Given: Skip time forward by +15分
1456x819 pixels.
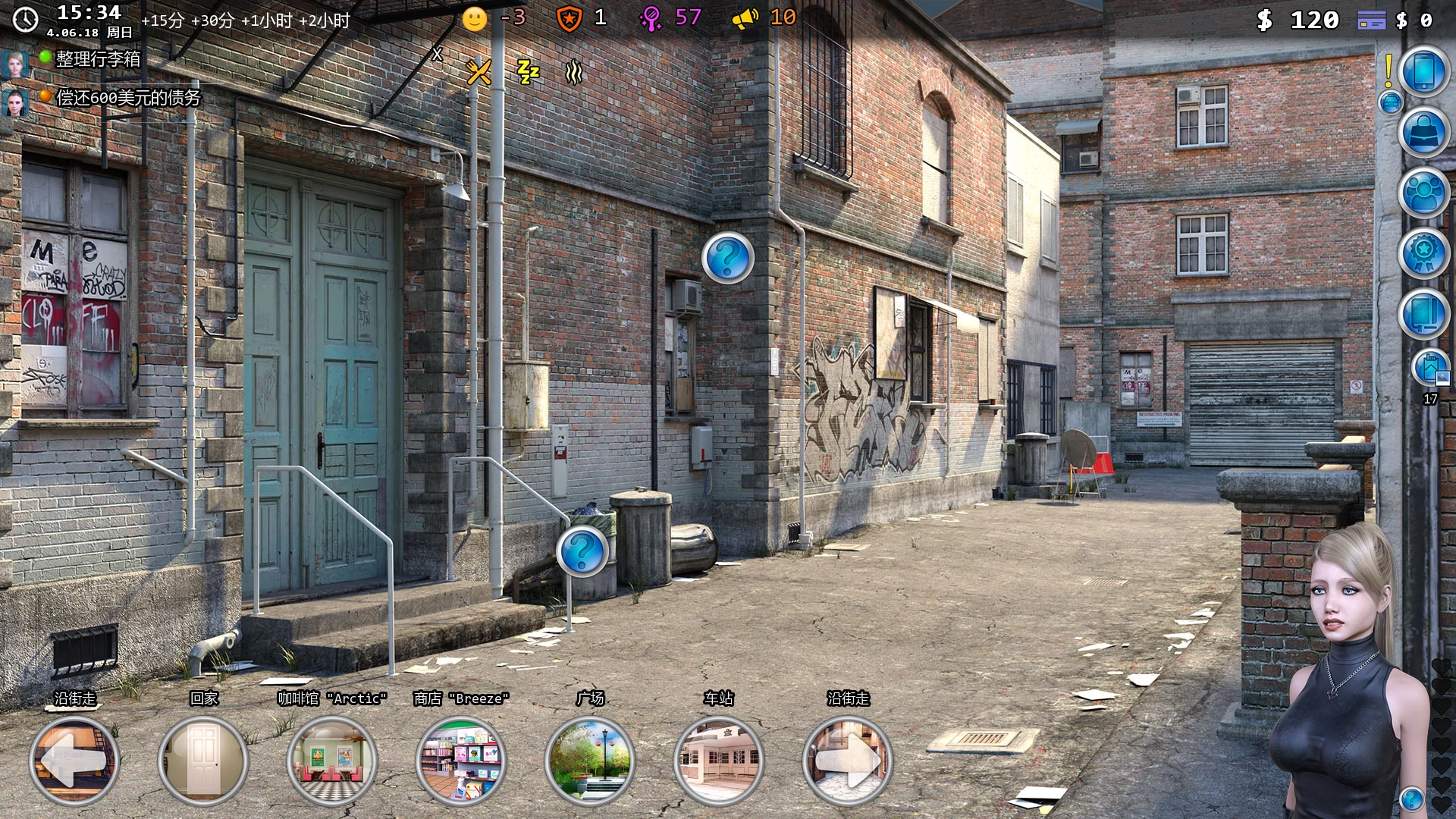Looking at the screenshot, I should point(162,20).
